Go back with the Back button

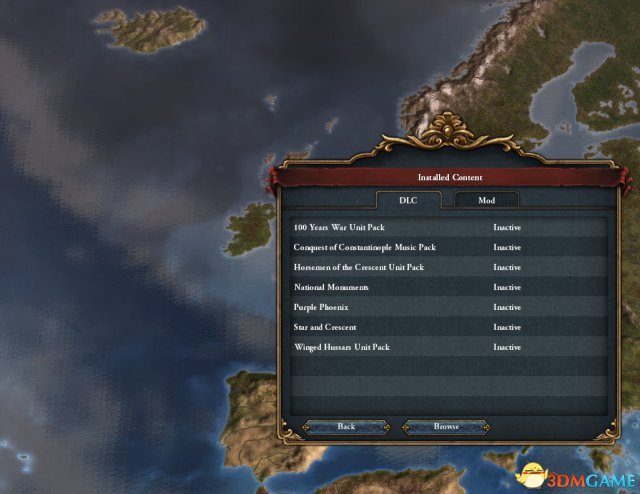tap(345, 427)
